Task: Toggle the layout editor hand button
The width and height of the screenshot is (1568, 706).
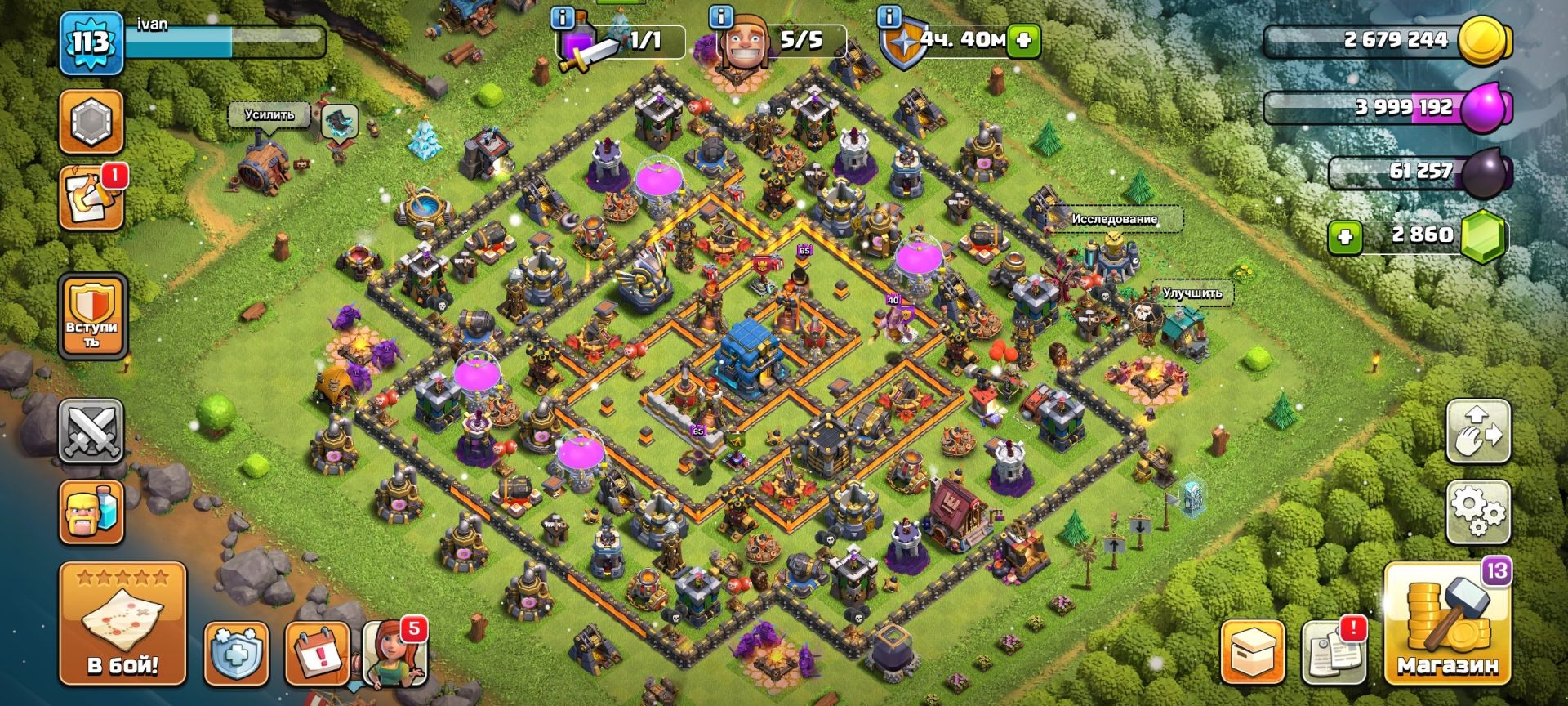Action: [1478, 431]
